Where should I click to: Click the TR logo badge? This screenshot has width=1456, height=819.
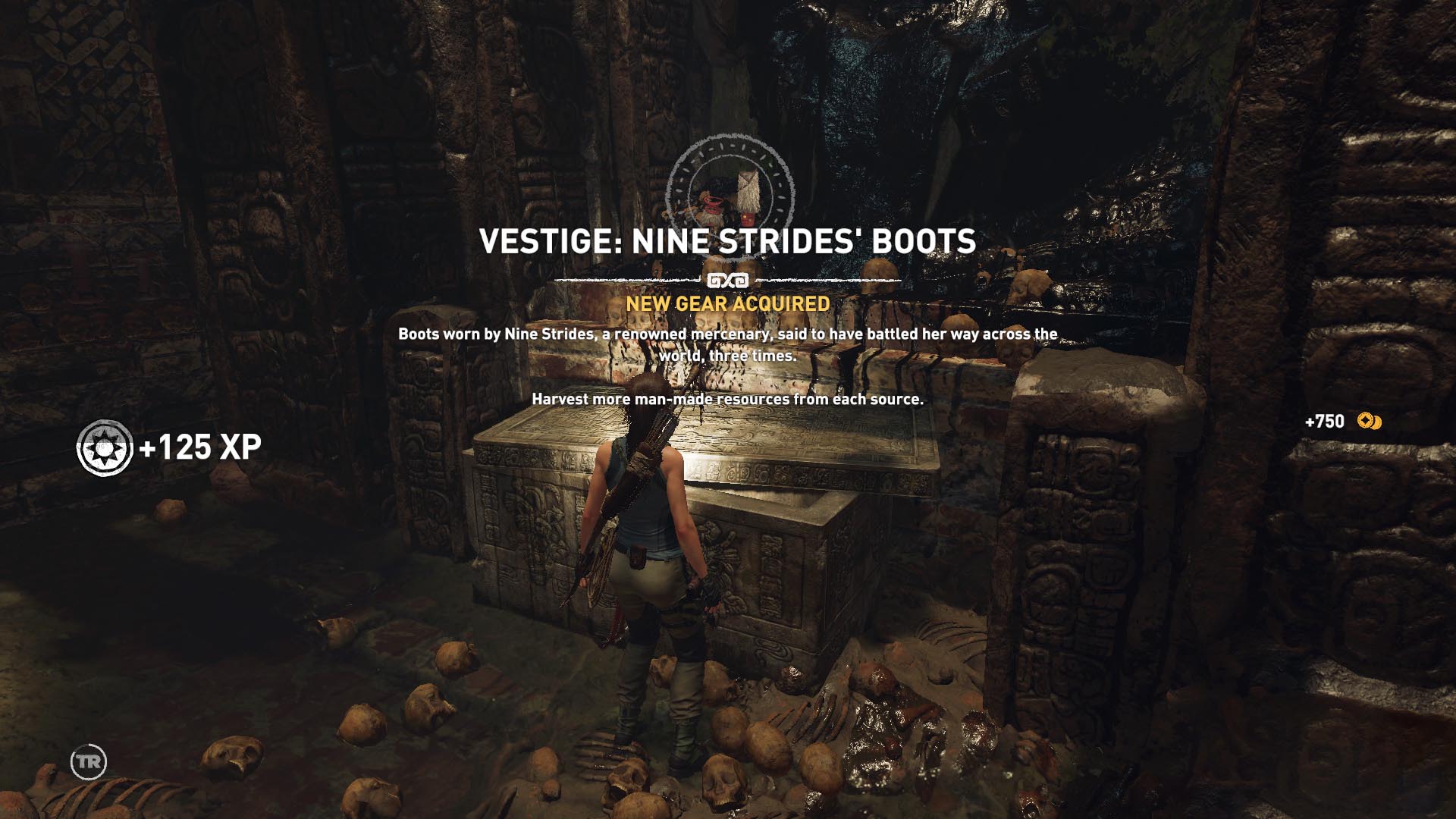click(x=89, y=761)
